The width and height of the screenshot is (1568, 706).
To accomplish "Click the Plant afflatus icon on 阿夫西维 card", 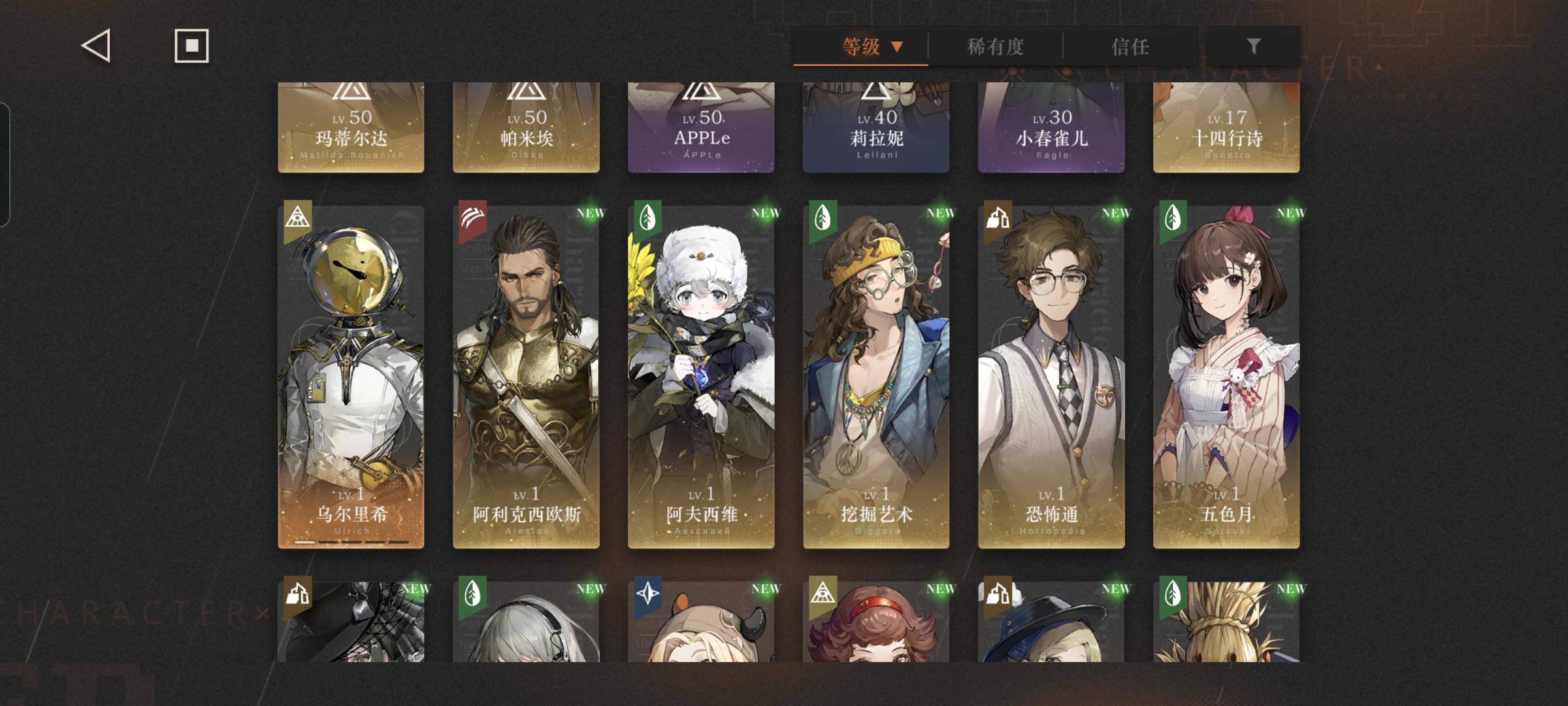I will [647, 218].
